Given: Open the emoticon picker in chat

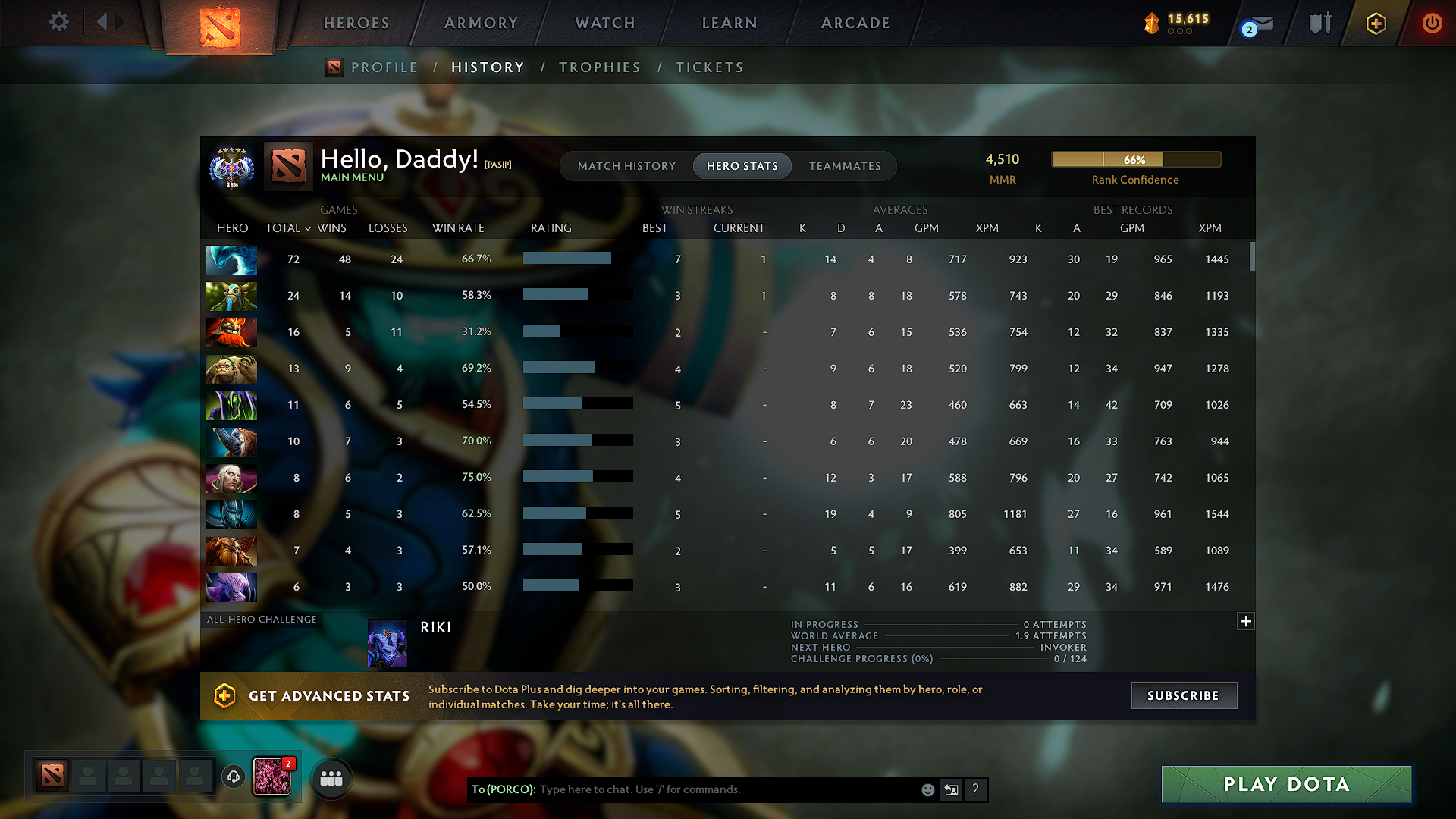Looking at the screenshot, I should pos(927,789).
